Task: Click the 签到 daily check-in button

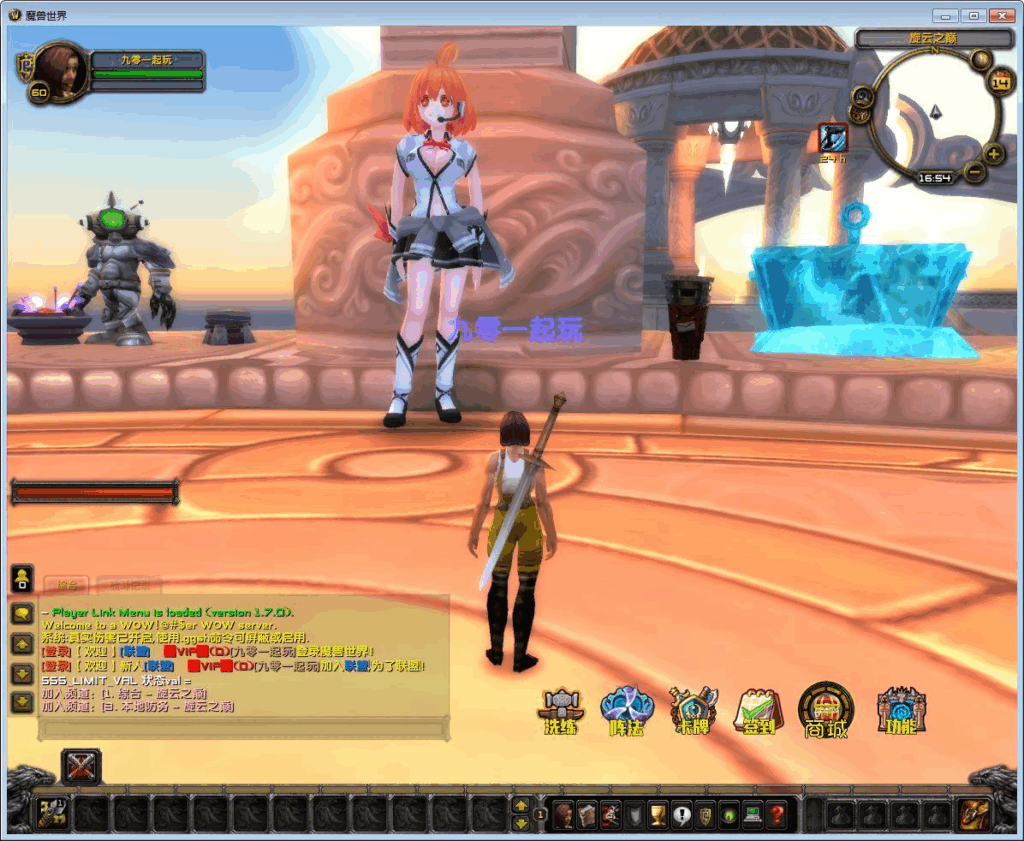Action: [x=759, y=710]
